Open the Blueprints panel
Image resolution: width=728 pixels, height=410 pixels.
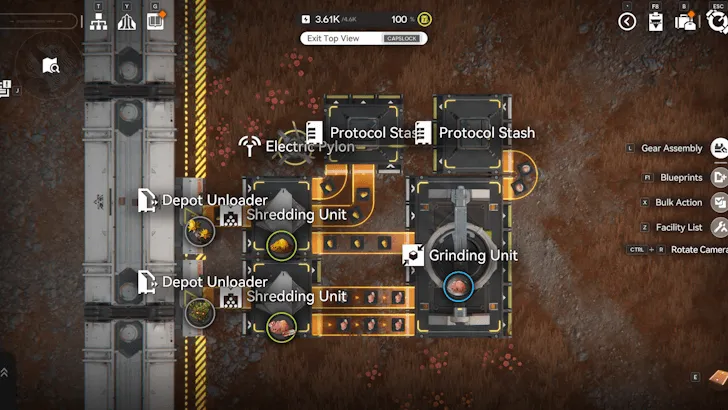pos(718,177)
